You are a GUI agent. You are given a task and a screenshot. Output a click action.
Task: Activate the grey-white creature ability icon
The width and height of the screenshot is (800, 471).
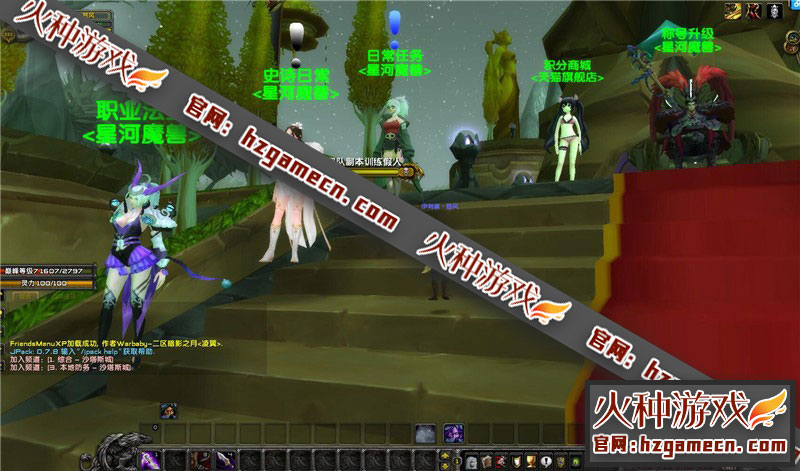tap(425, 434)
